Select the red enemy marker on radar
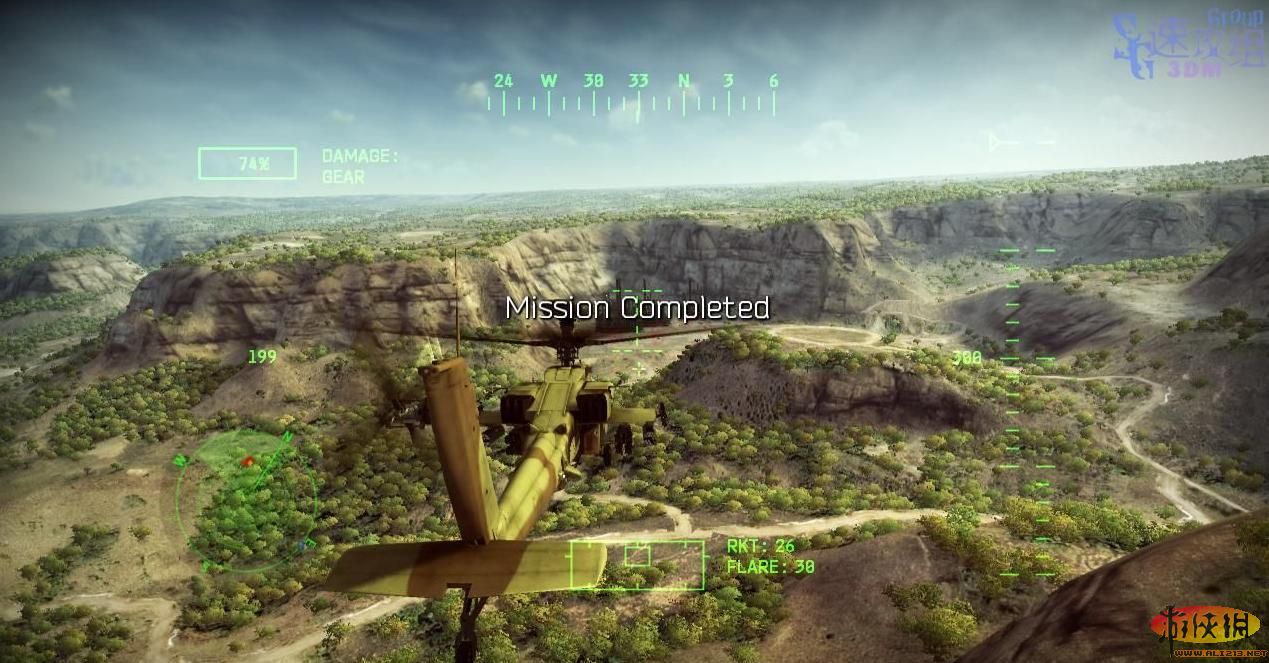 tap(248, 461)
